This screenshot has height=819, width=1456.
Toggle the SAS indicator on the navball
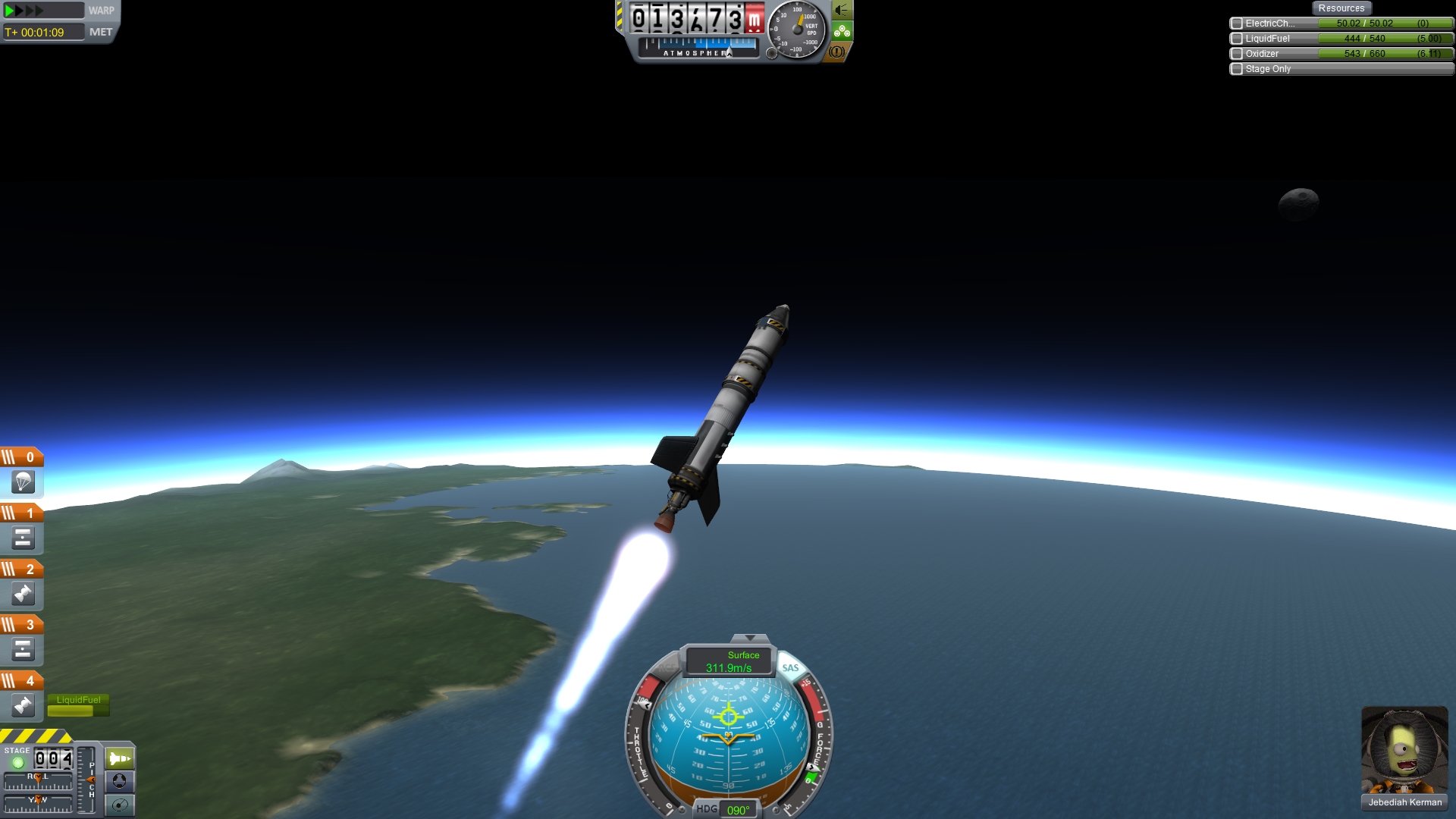(790, 668)
